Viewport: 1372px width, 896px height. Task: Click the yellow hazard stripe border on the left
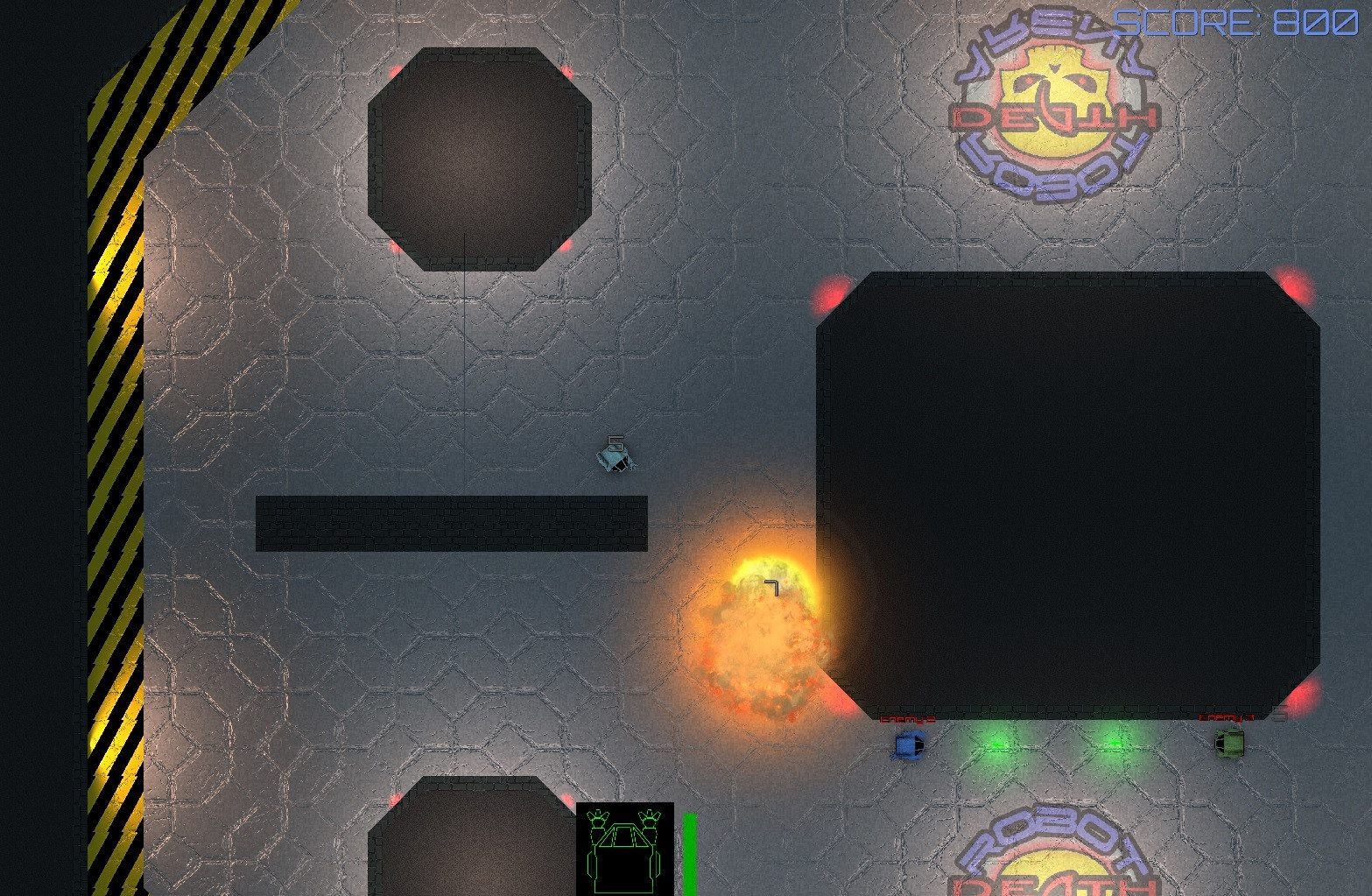[114, 438]
